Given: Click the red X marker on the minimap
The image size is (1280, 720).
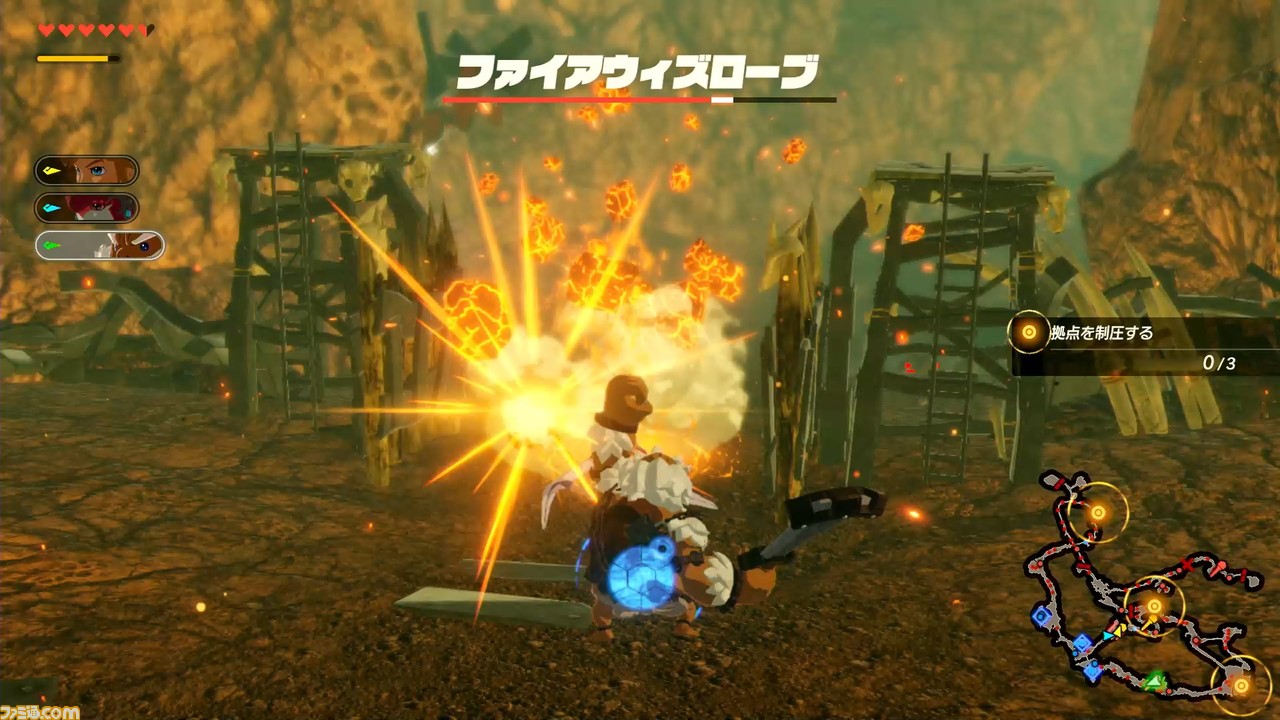Looking at the screenshot, I should pos(1188,562).
